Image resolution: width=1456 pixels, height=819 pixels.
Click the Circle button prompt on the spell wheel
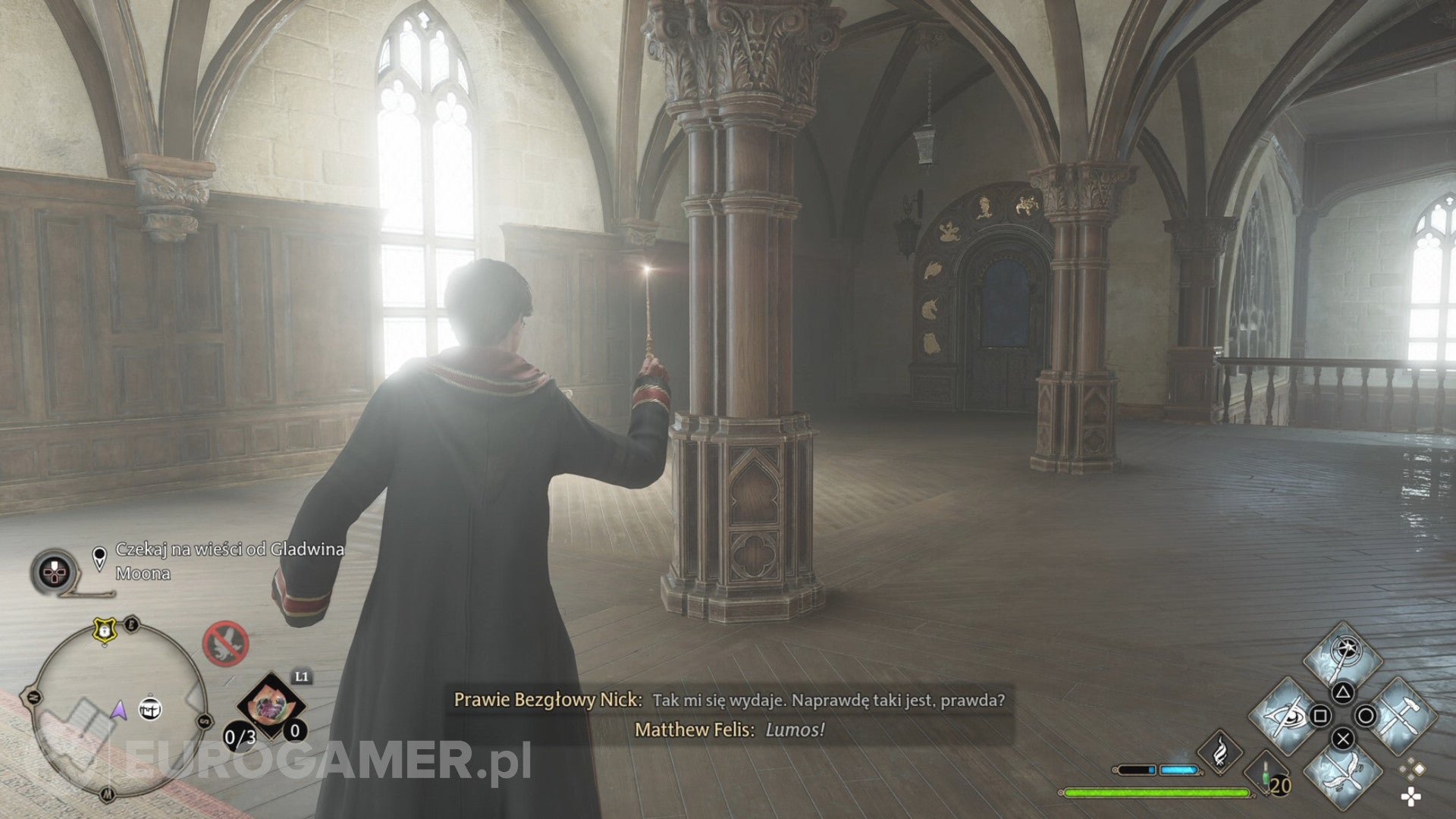tap(1363, 714)
